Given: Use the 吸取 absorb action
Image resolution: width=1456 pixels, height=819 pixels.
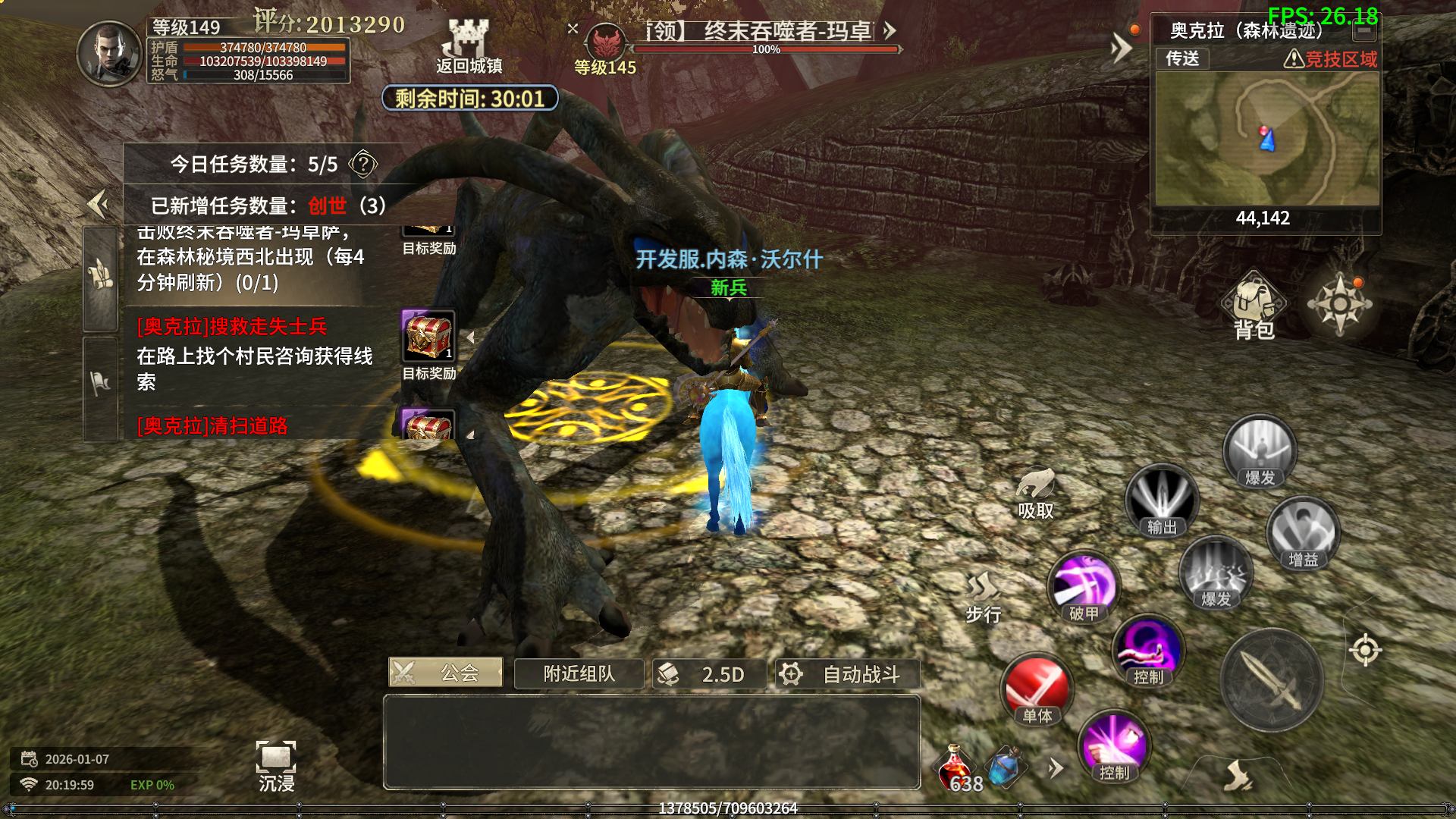Looking at the screenshot, I should point(1035,493).
